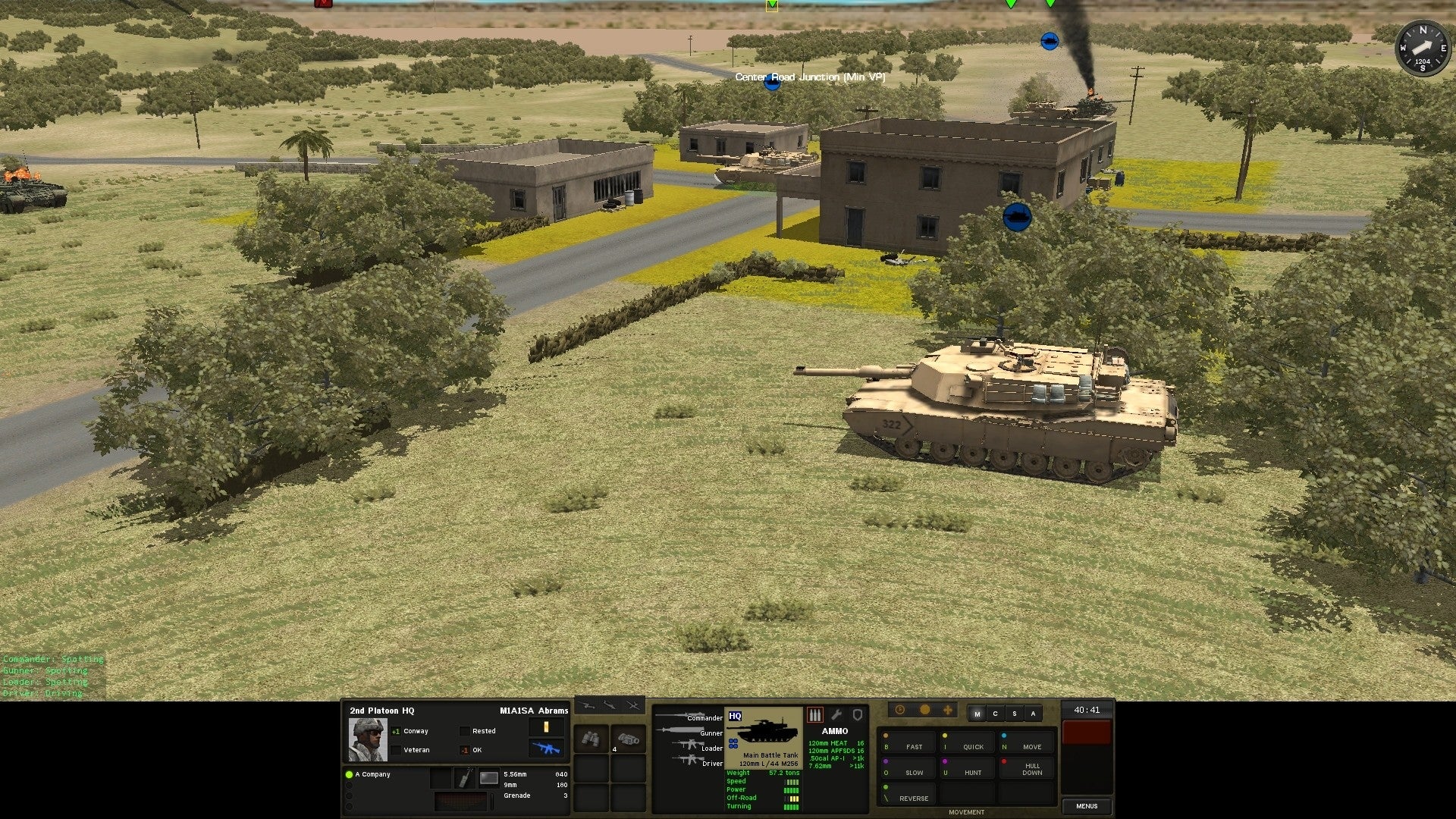Viewport: 1456px width, 819px height.
Task: Click the clock icon in the command panel
Action: 900,710
